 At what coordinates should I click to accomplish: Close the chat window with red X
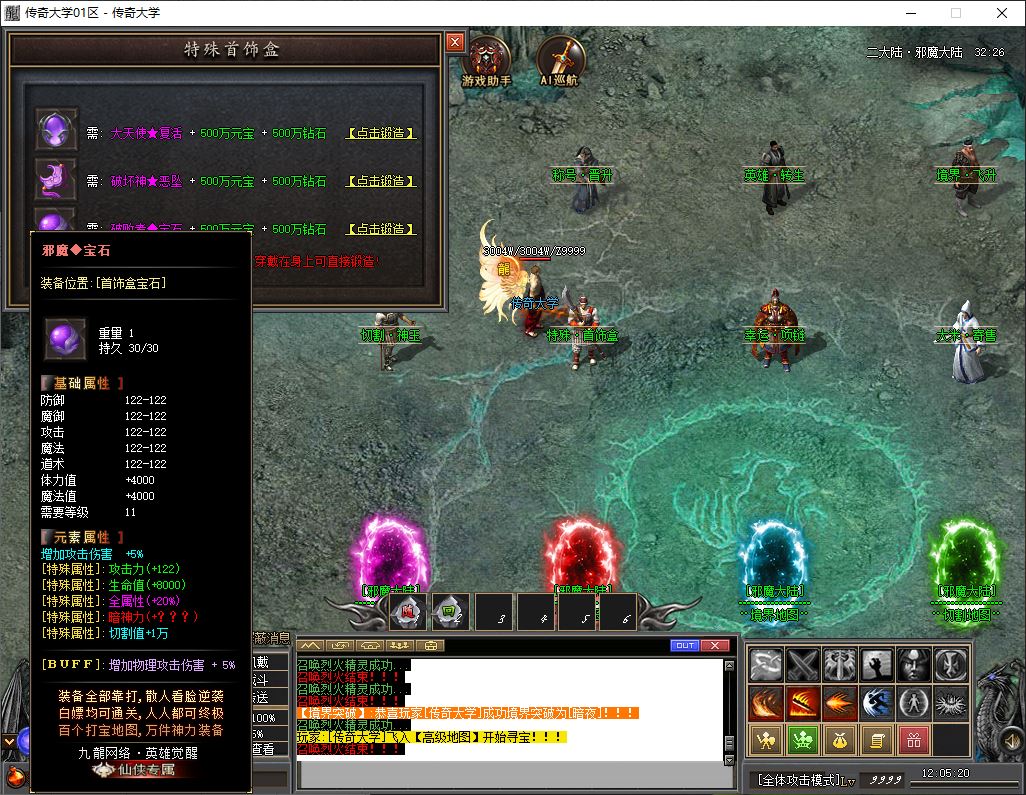click(x=714, y=645)
